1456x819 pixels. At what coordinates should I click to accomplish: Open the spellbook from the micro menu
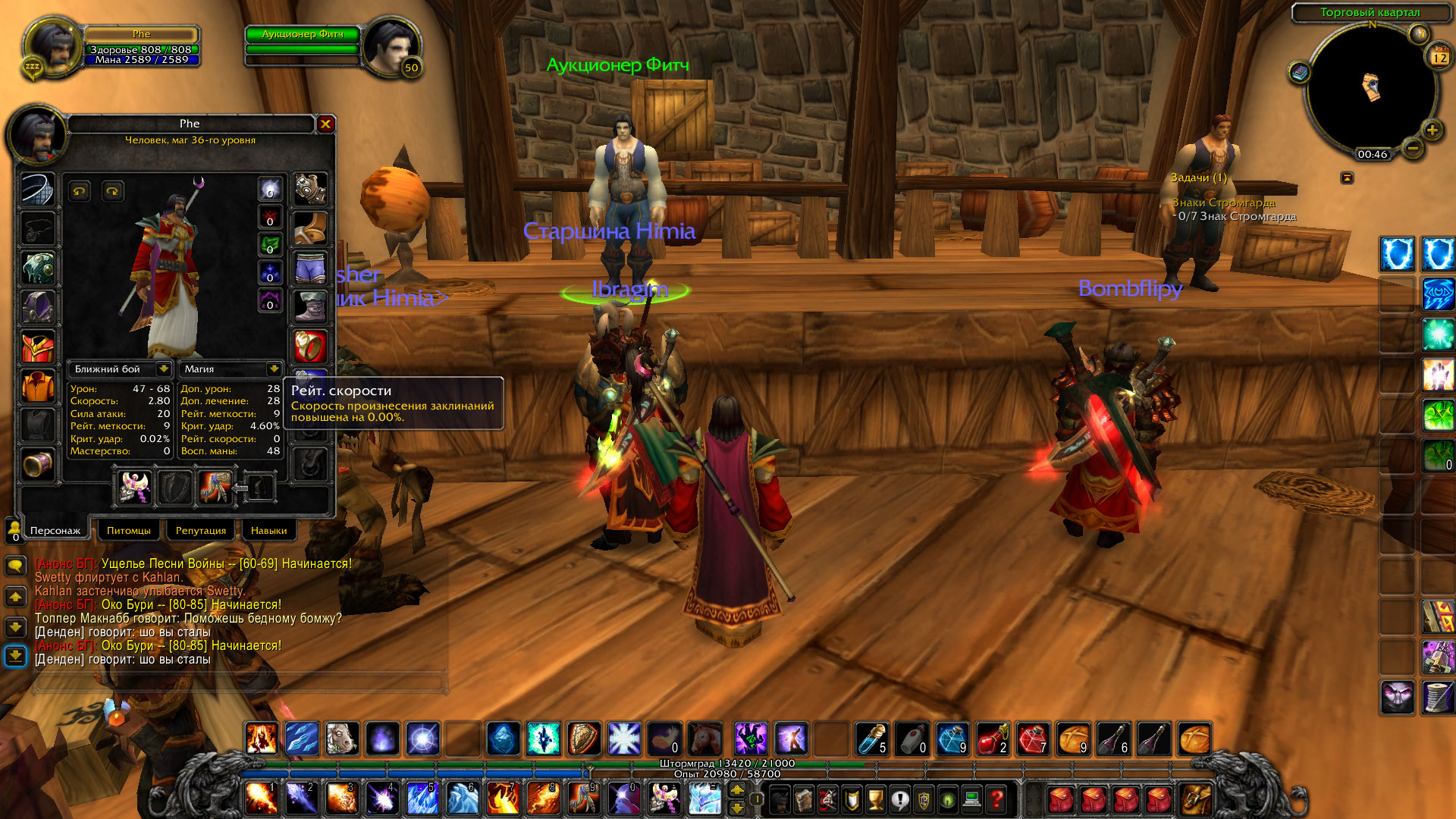[803, 799]
